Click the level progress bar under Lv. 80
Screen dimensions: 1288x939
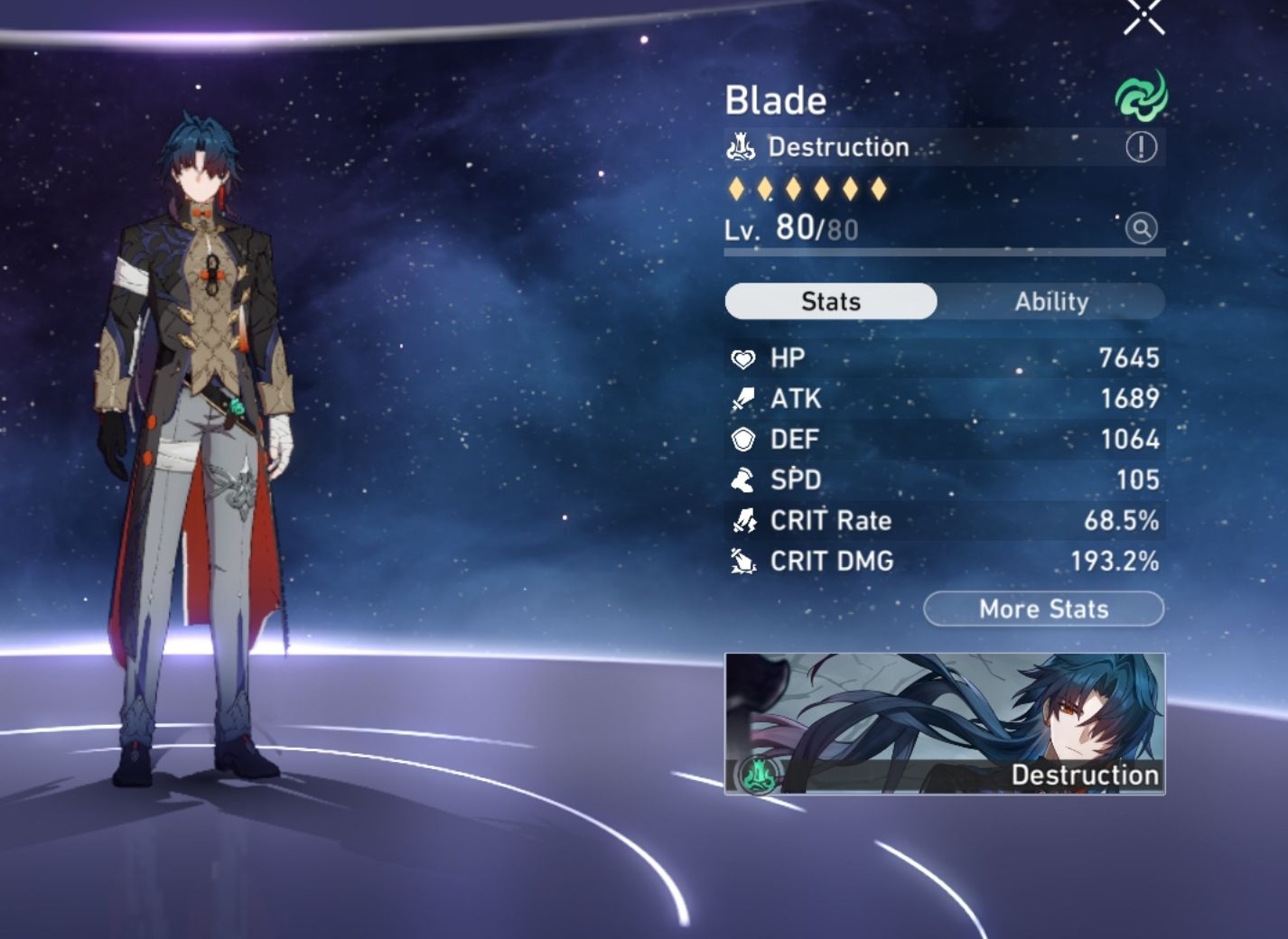[x=944, y=251]
